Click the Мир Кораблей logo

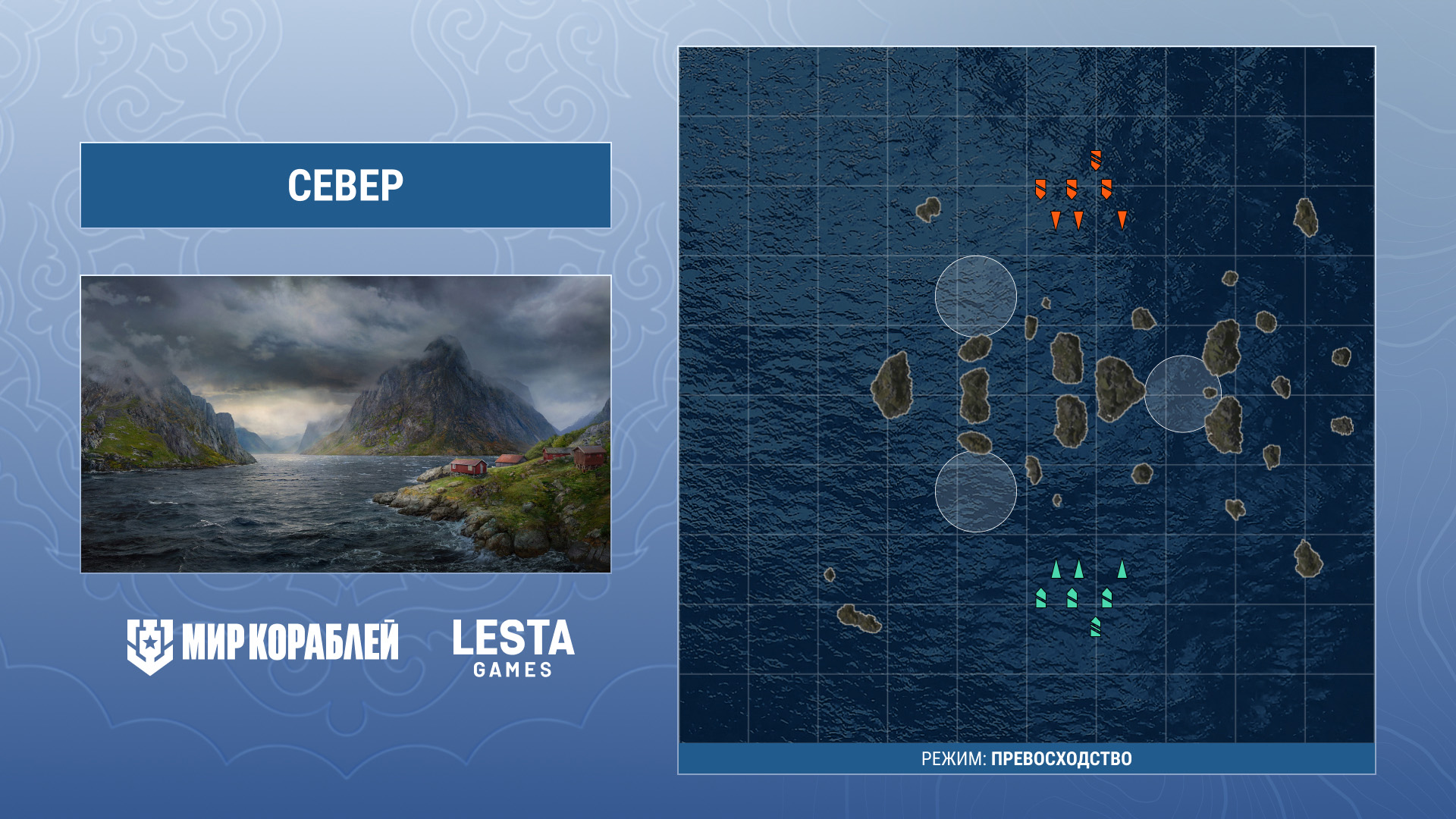(262, 645)
